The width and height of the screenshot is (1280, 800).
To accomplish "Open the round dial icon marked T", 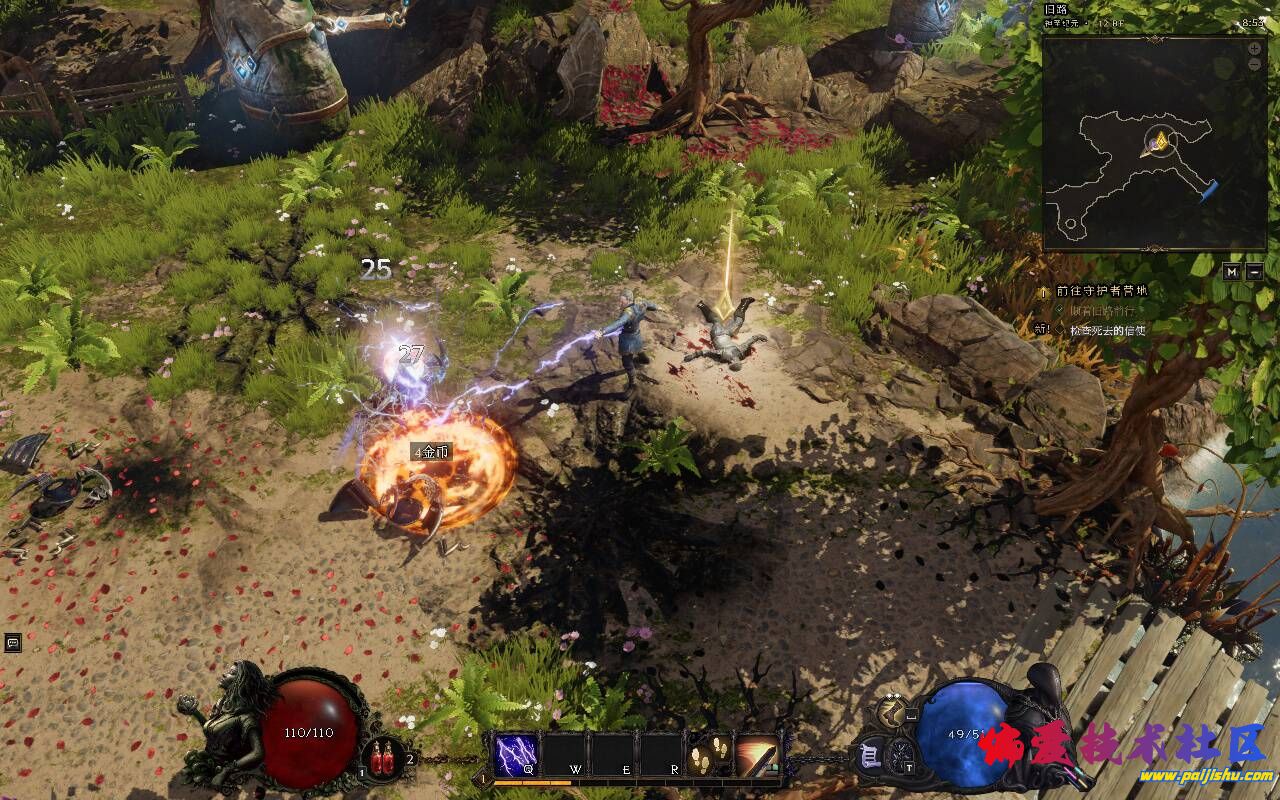I will [x=901, y=755].
